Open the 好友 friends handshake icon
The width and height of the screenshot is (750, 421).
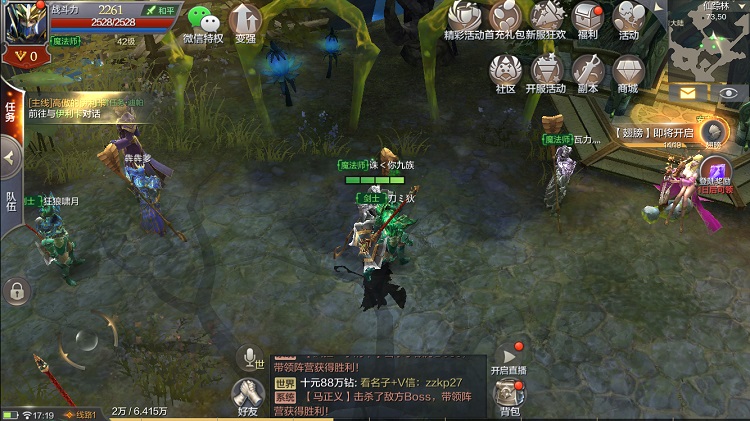coord(248,397)
